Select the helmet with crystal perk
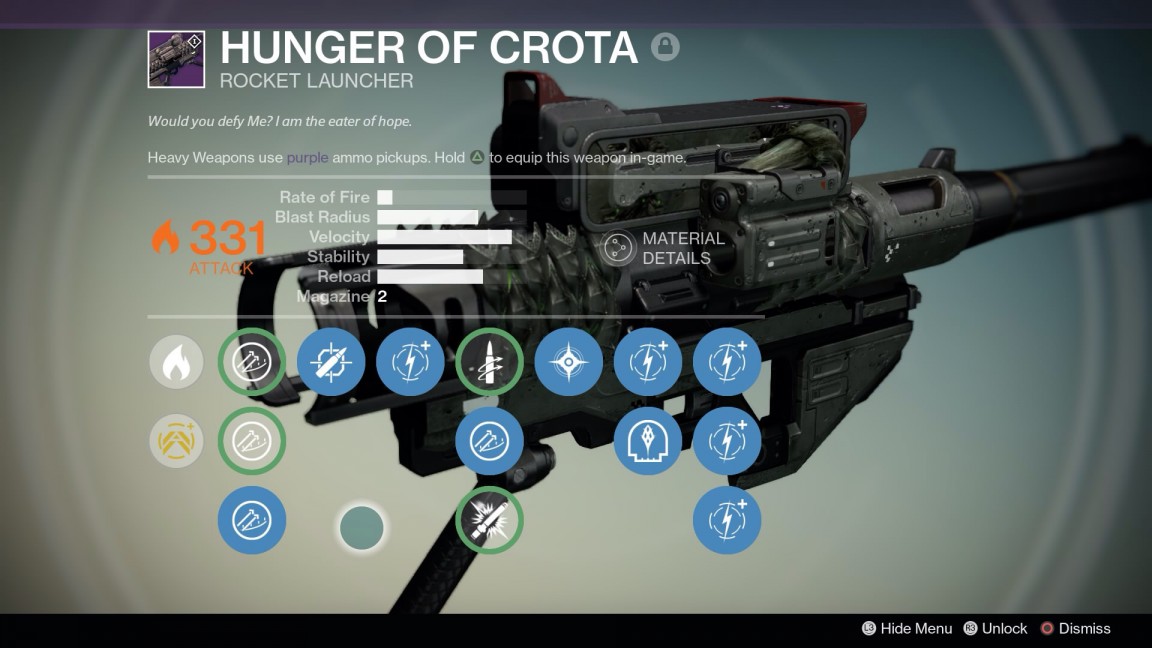The width and height of the screenshot is (1152, 648). point(648,441)
